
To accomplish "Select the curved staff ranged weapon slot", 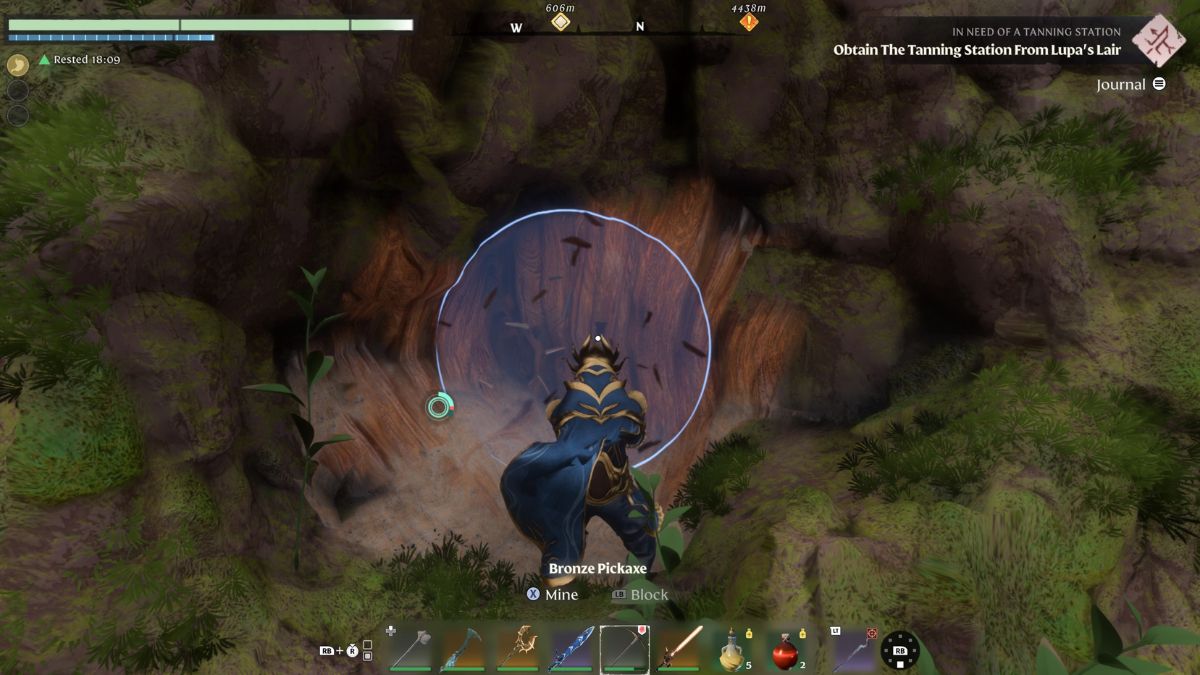I will (x=850, y=648).
